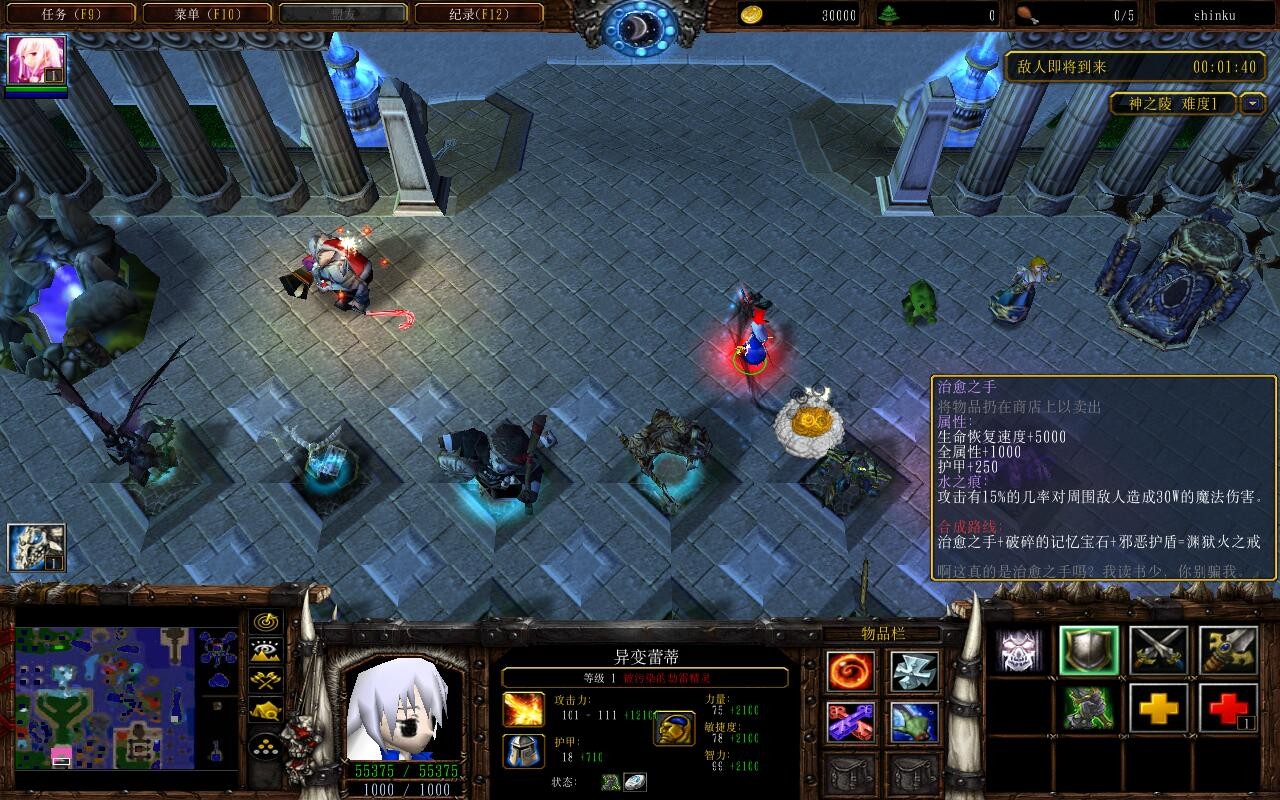Image resolution: width=1280 pixels, height=800 pixels.
Task: Click the ping signal target icon
Action: [265, 623]
